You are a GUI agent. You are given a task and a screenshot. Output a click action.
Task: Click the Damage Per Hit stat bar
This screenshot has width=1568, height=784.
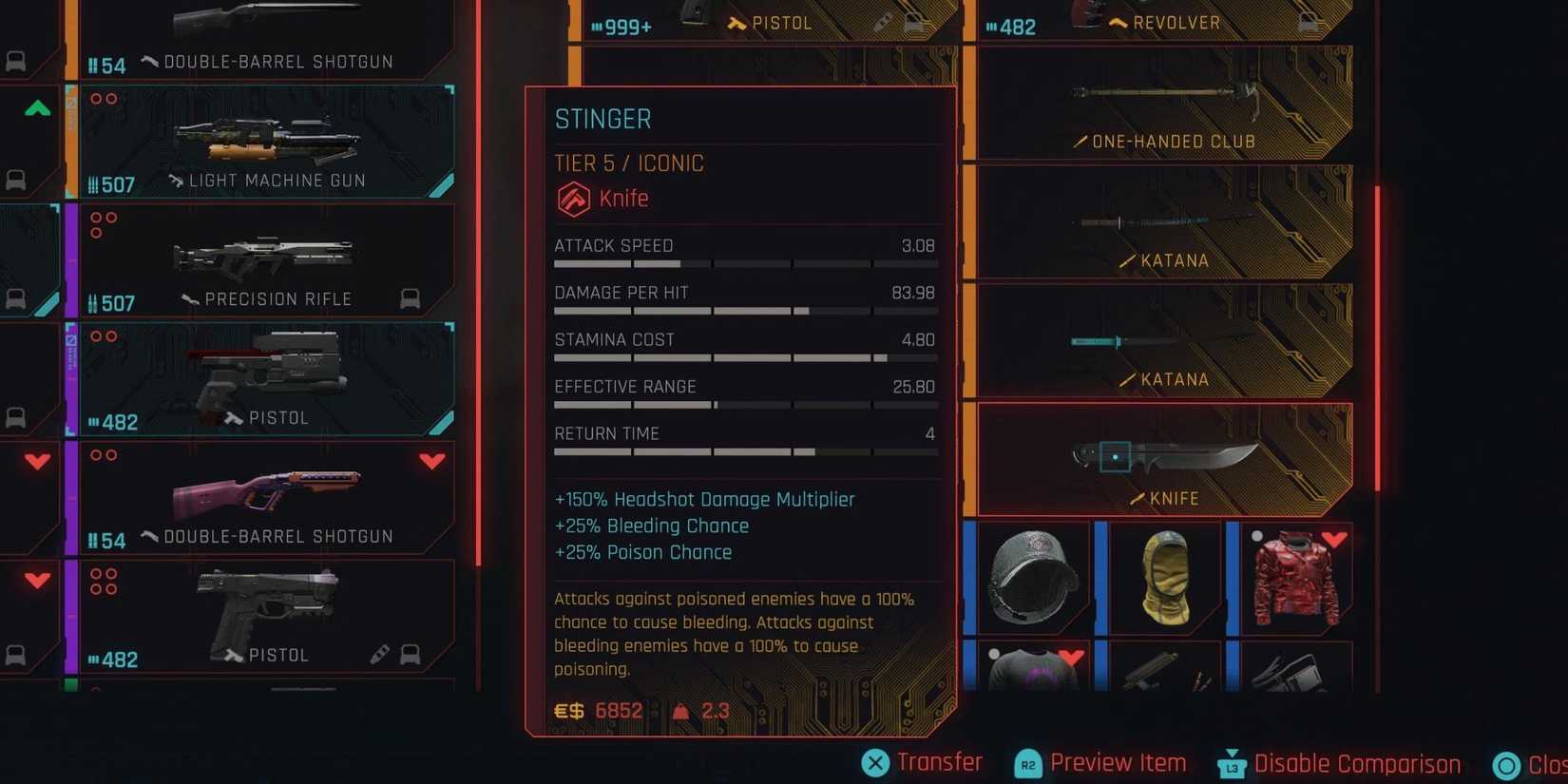(746, 311)
